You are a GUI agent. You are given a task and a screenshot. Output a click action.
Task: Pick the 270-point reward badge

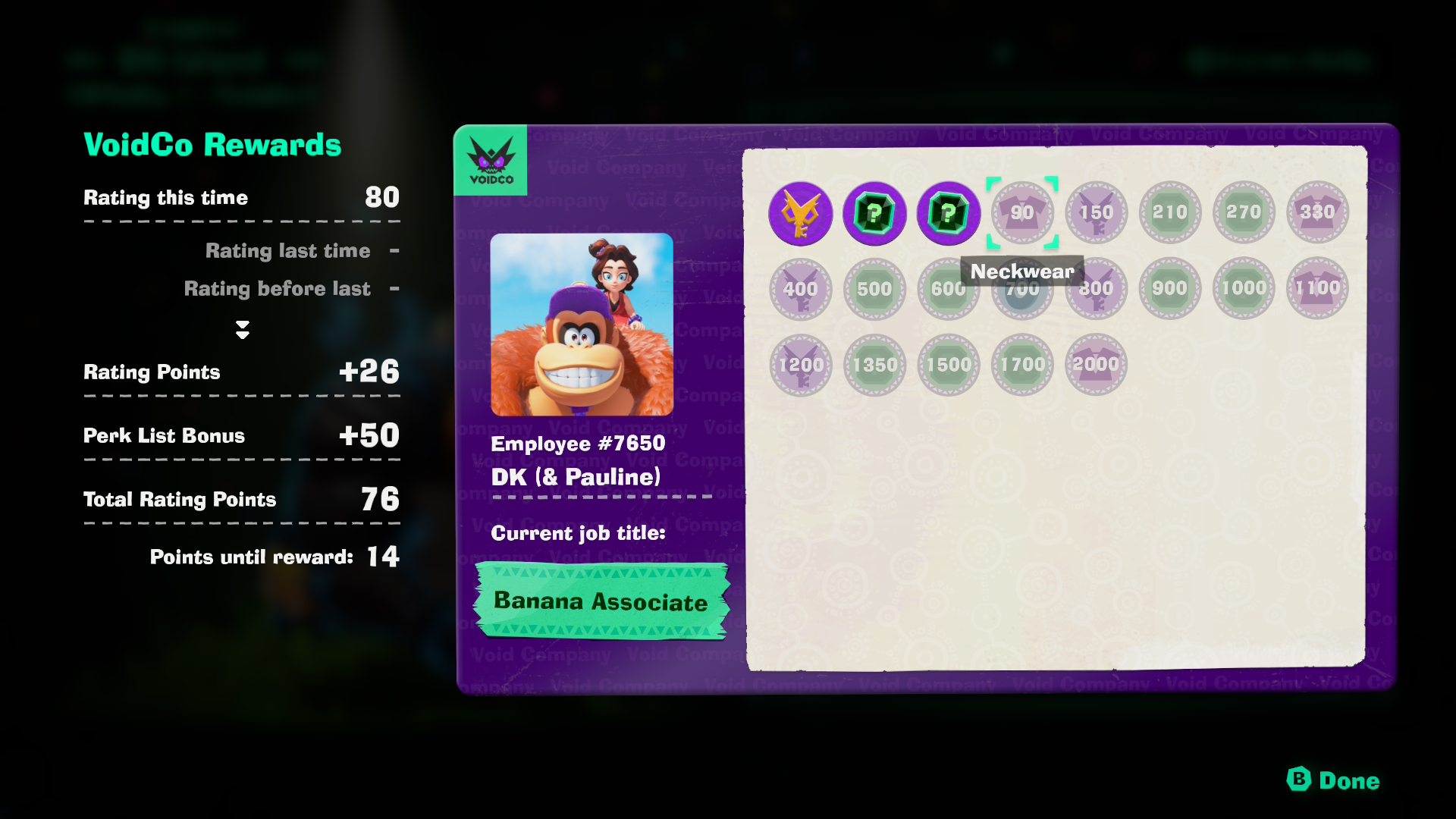[x=1244, y=213]
